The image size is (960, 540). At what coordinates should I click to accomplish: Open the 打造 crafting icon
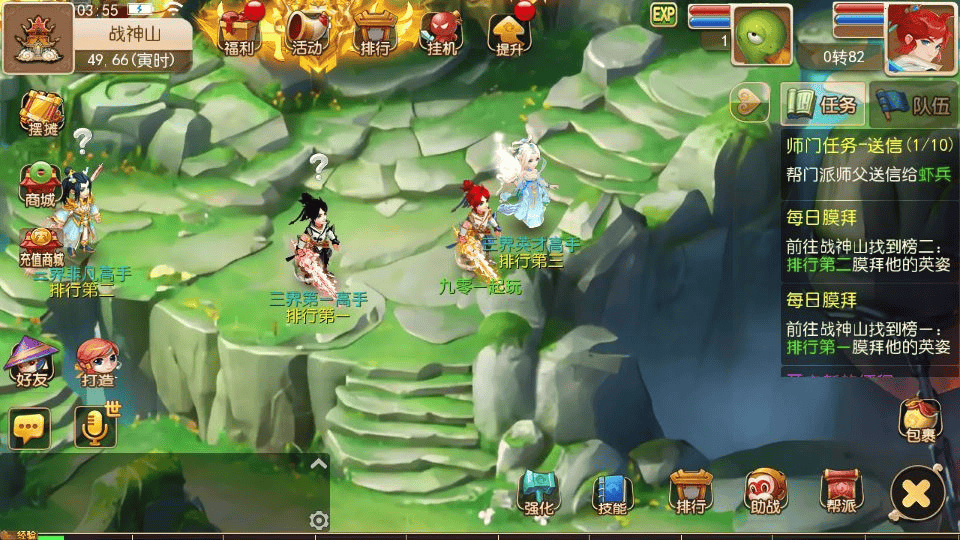point(97,362)
